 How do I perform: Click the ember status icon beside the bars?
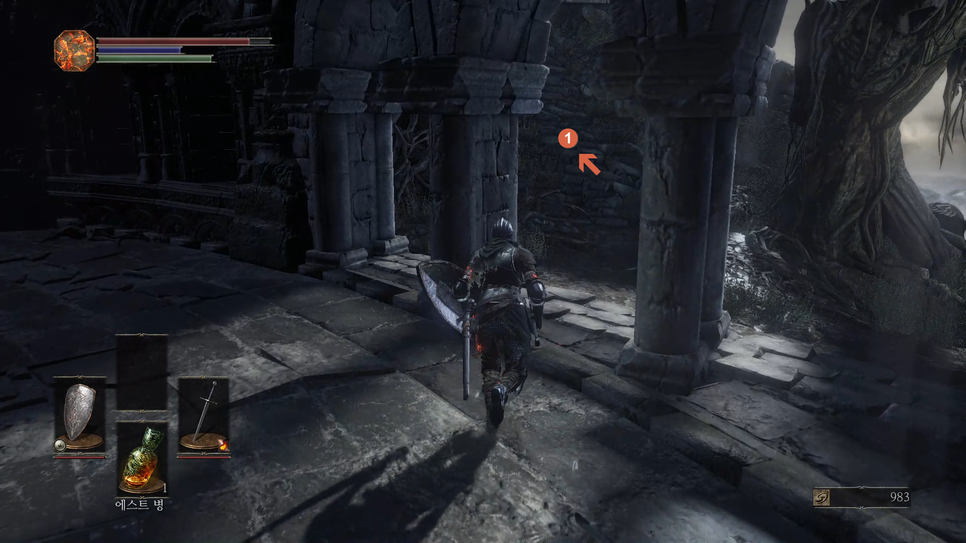[x=74, y=50]
